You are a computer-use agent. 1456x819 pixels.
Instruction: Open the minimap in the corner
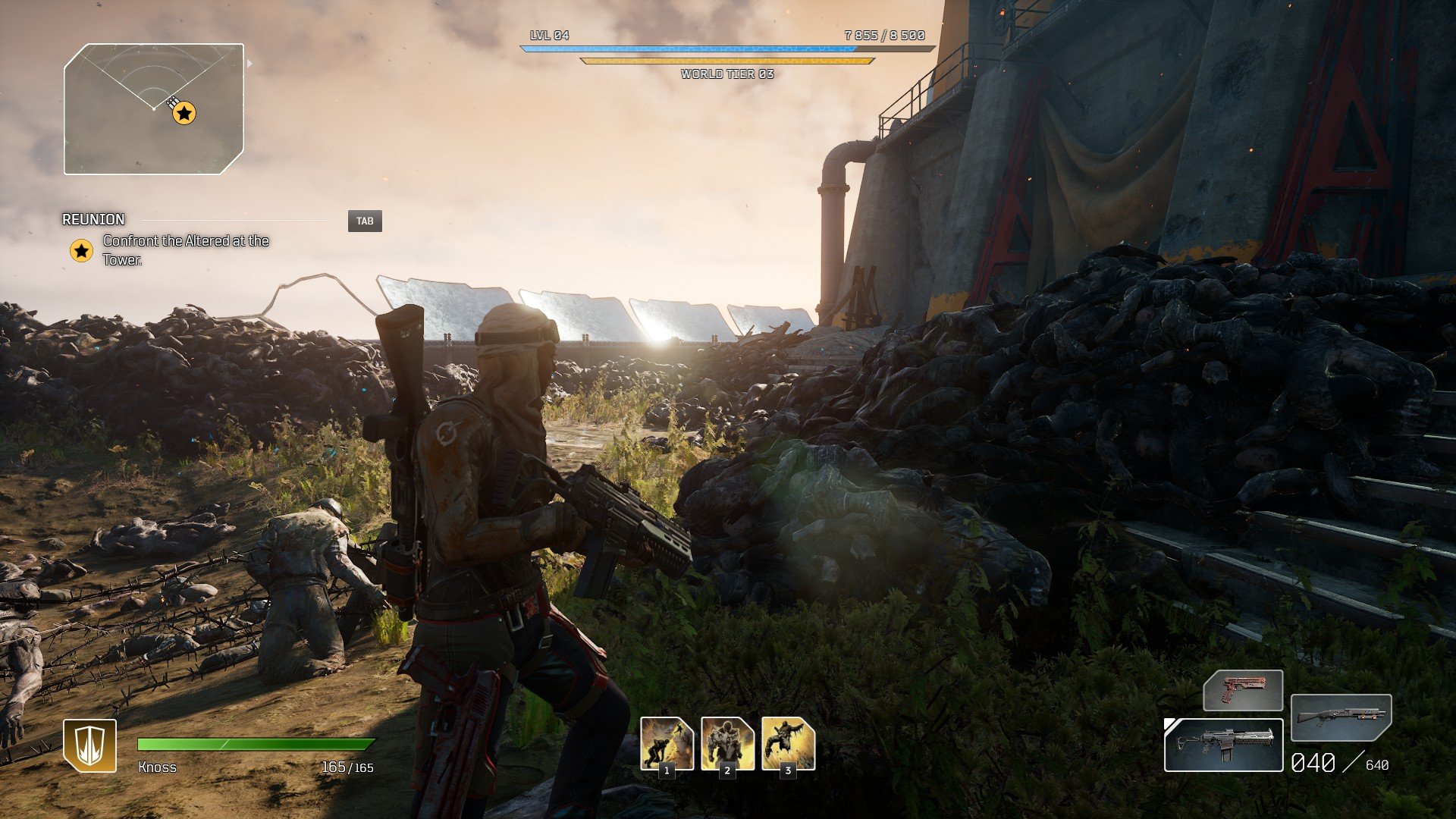pos(154,109)
